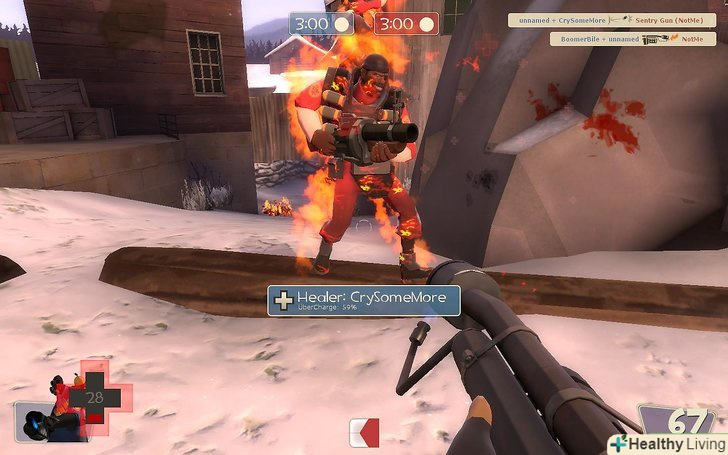Open the Healthy Living watermark logo

coord(666,442)
